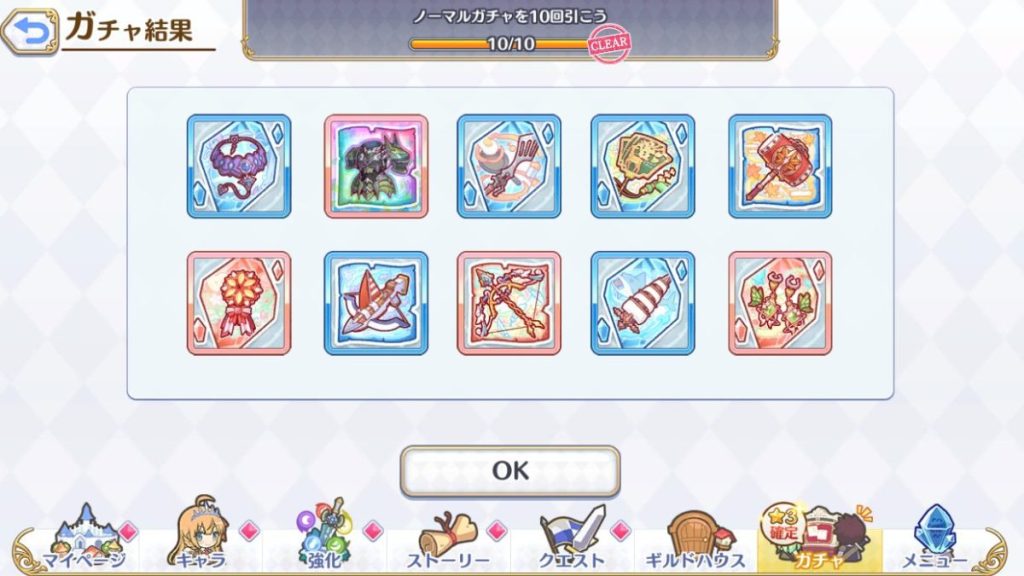This screenshot has height=576, width=1024.
Task: Inspect the purple necklace item
Action: tap(239, 166)
